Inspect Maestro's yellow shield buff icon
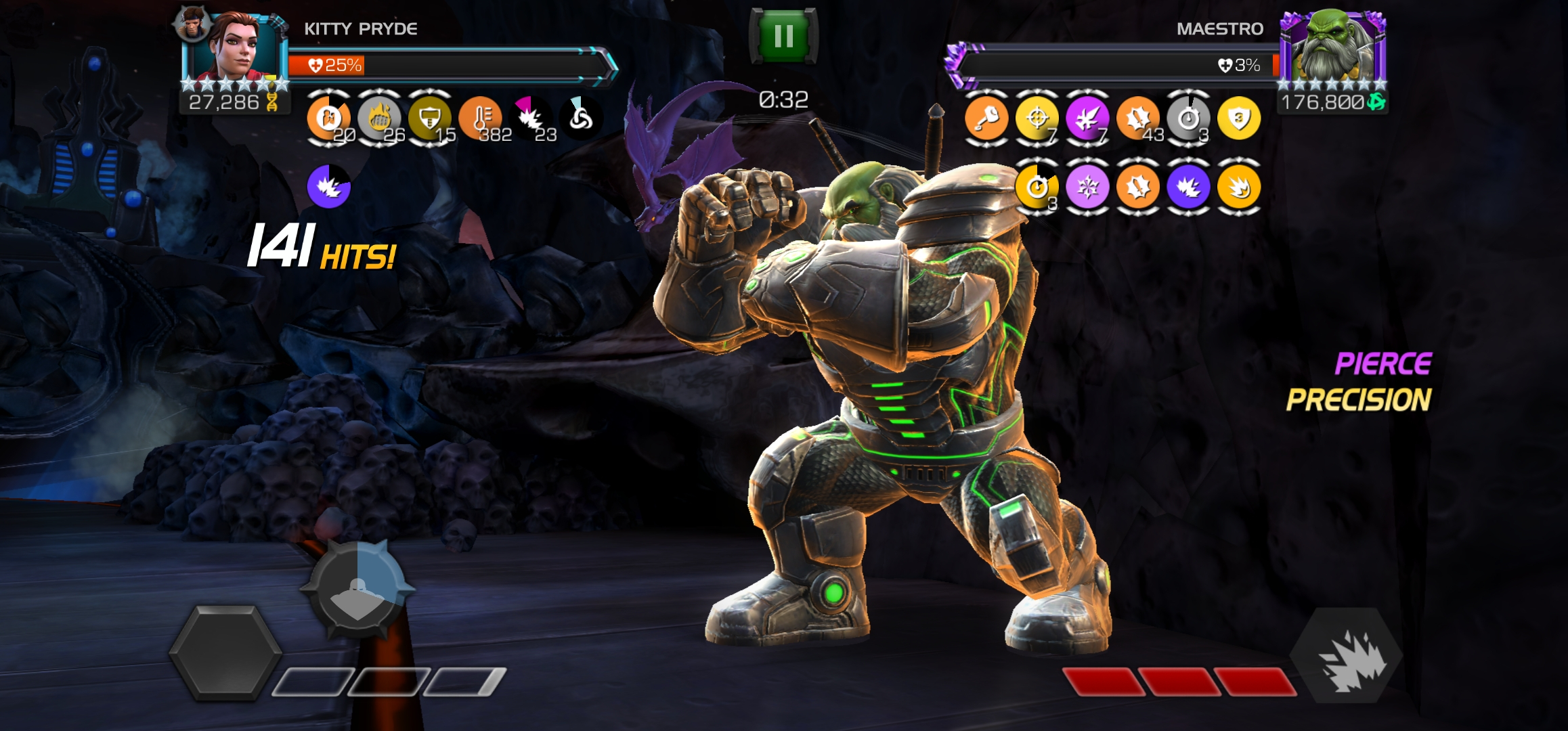Image resolution: width=1568 pixels, height=731 pixels. [x=1238, y=118]
